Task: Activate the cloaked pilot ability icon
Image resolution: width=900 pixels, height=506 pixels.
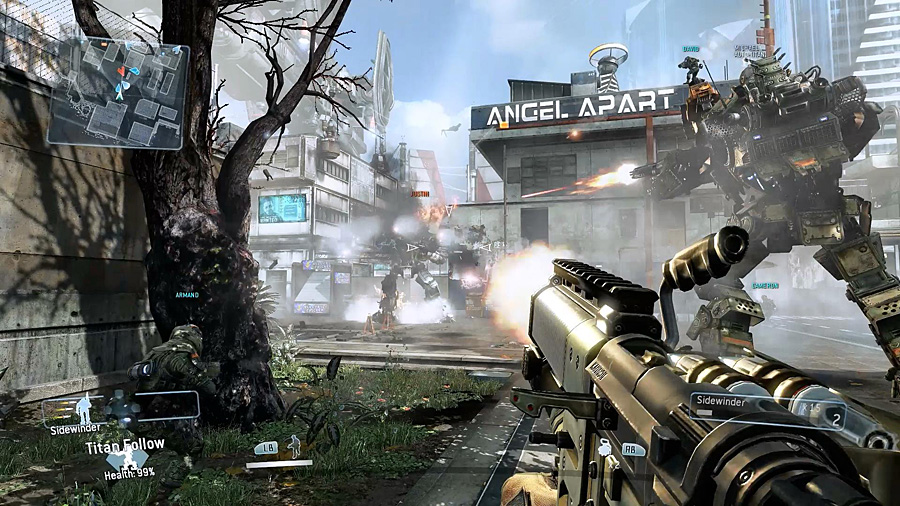Action: 294,446
